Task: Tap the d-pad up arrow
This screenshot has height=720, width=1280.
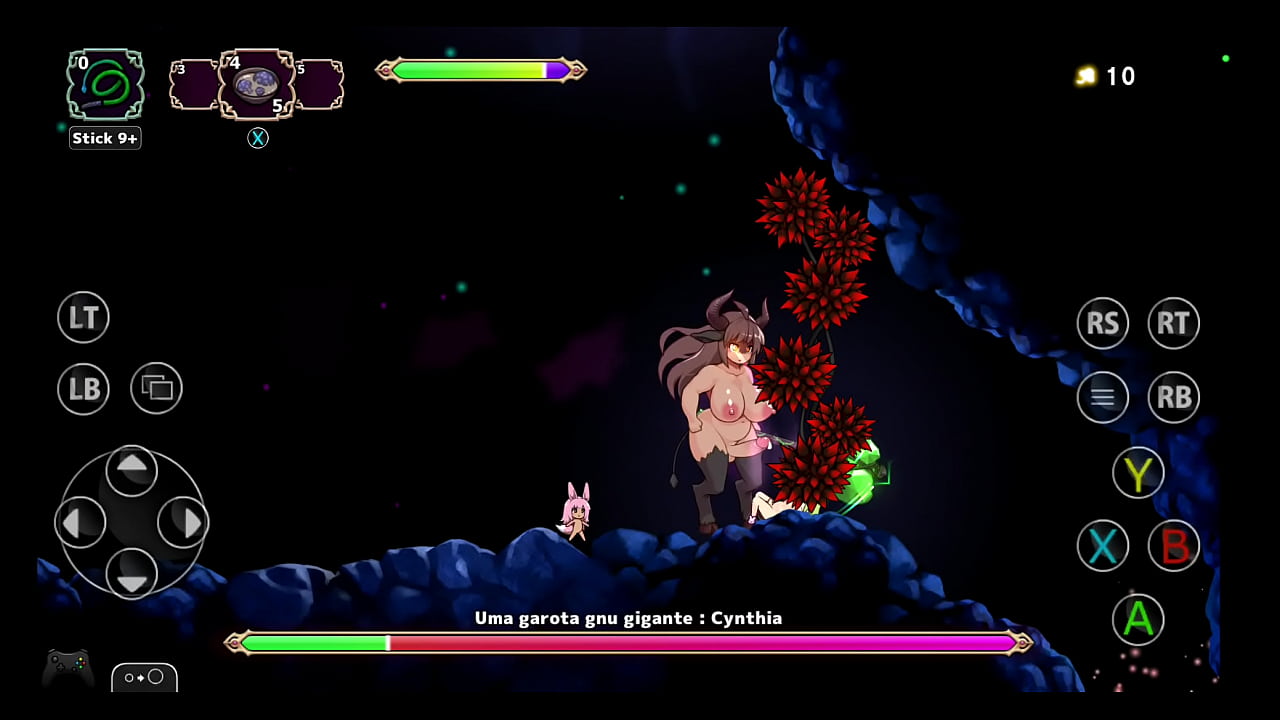Action: coord(131,468)
